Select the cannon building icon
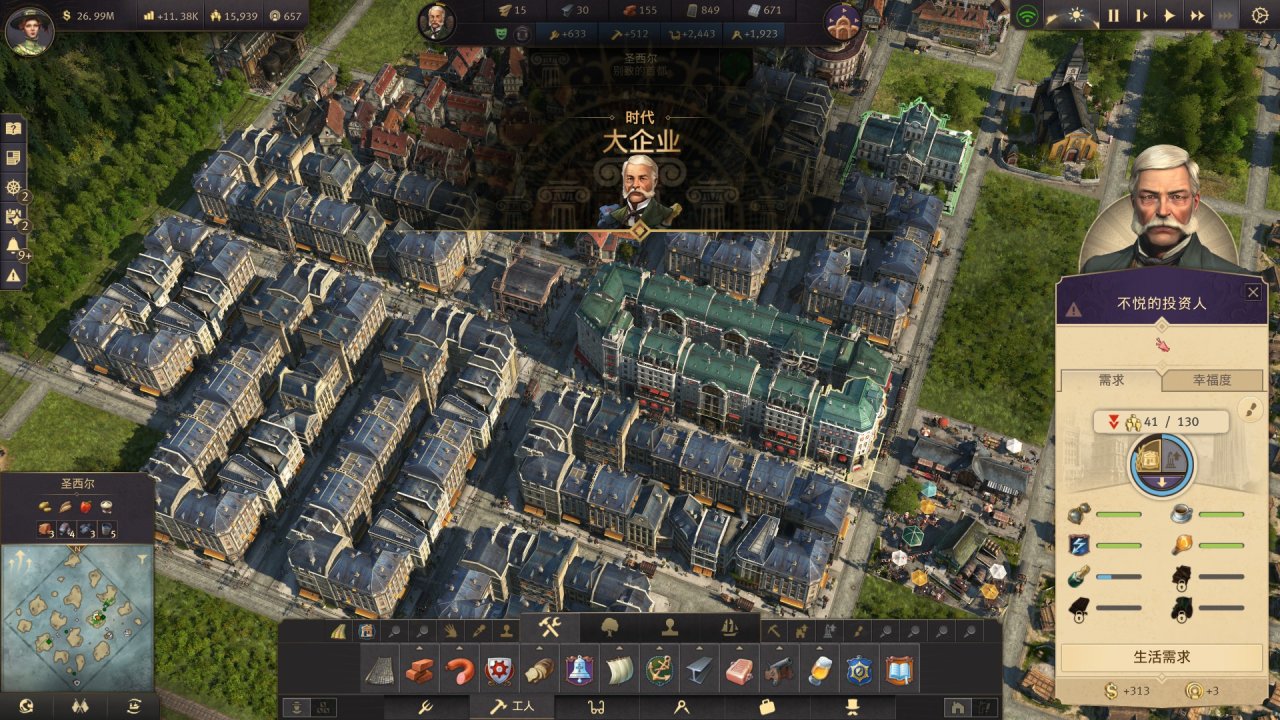The width and height of the screenshot is (1280, 720). pos(779,670)
